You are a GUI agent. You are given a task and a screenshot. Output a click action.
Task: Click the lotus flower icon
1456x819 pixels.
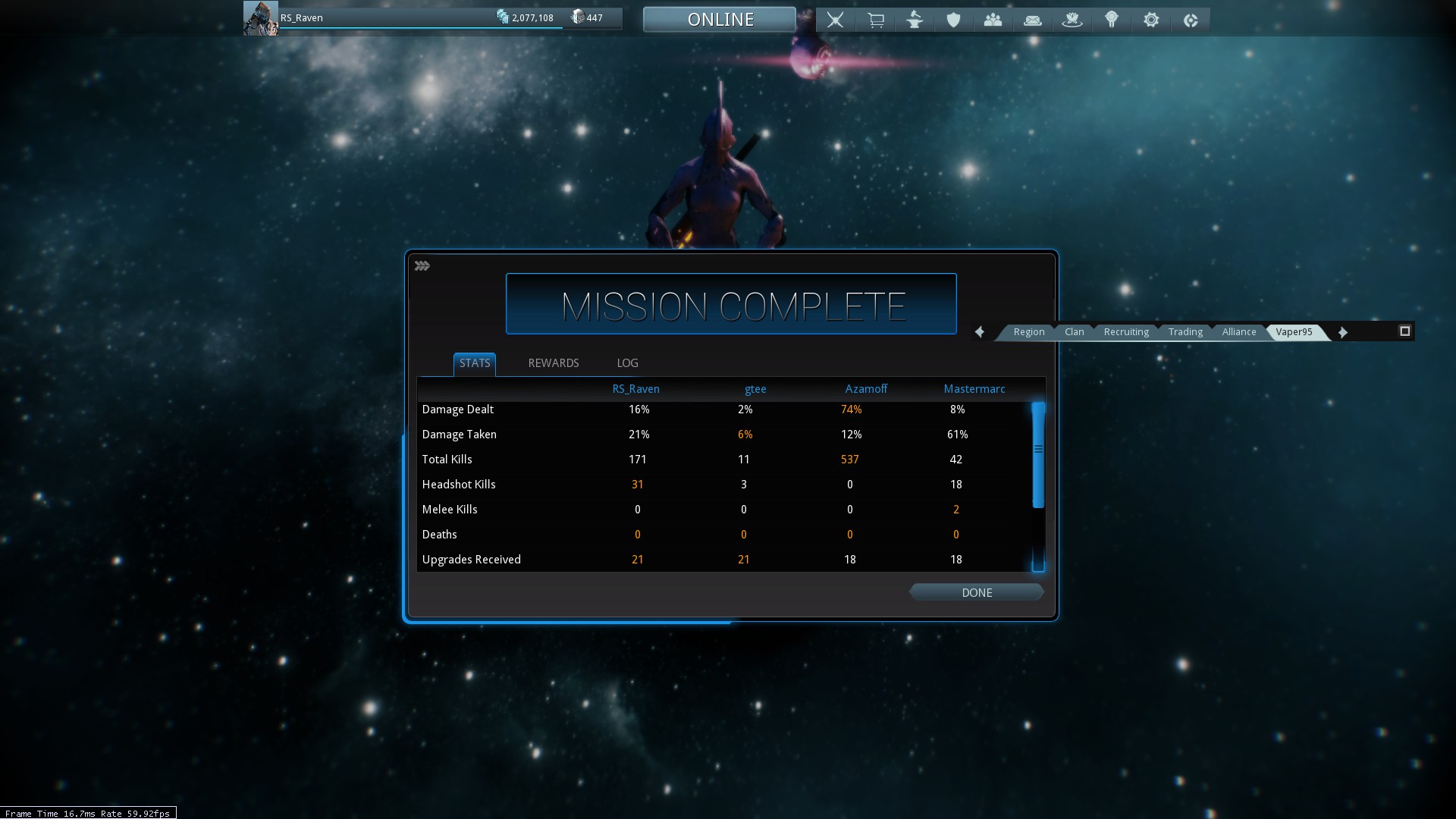click(1072, 20)
